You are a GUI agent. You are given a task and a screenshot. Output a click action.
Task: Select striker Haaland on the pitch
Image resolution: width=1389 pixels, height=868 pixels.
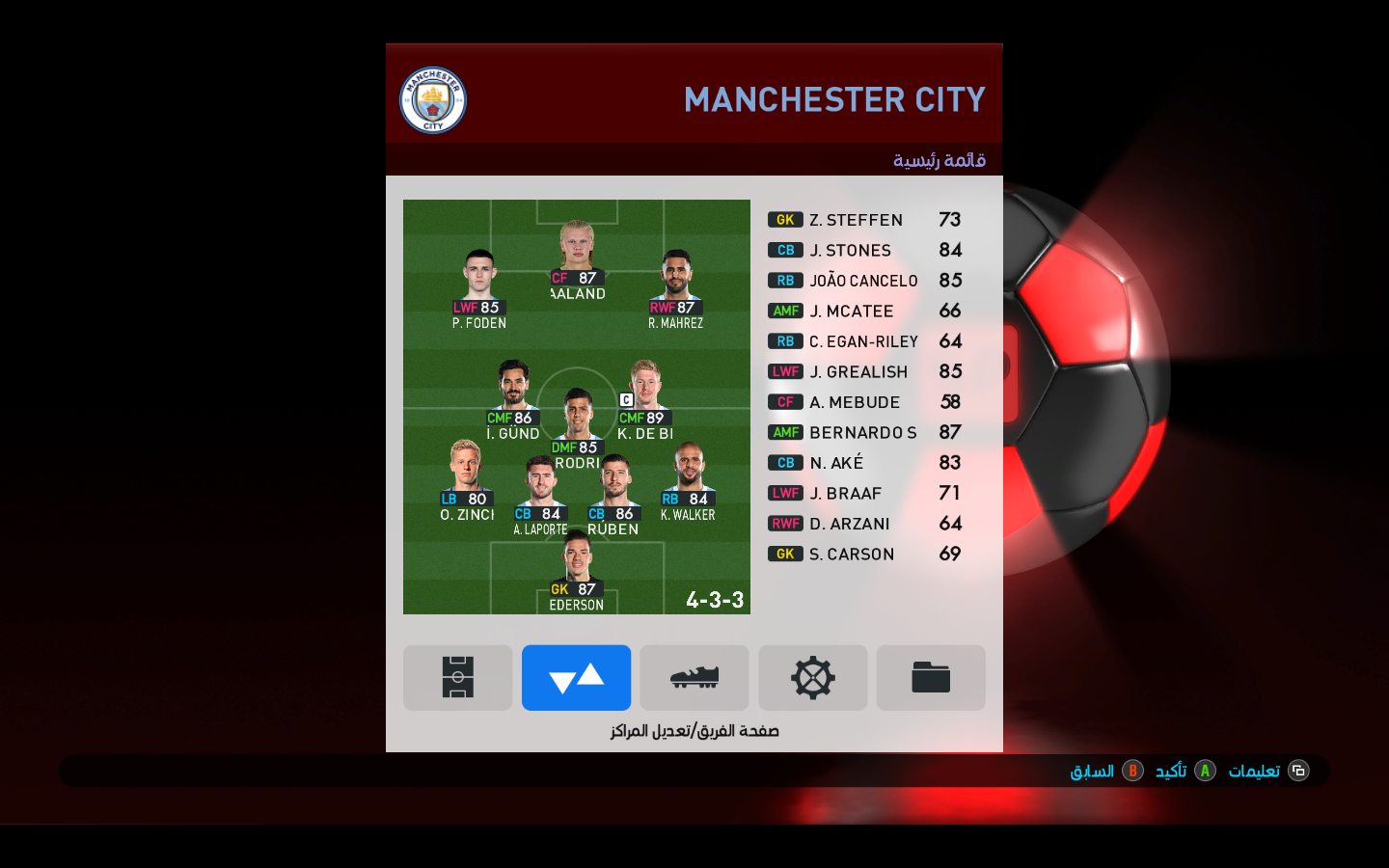coord(577,260)
